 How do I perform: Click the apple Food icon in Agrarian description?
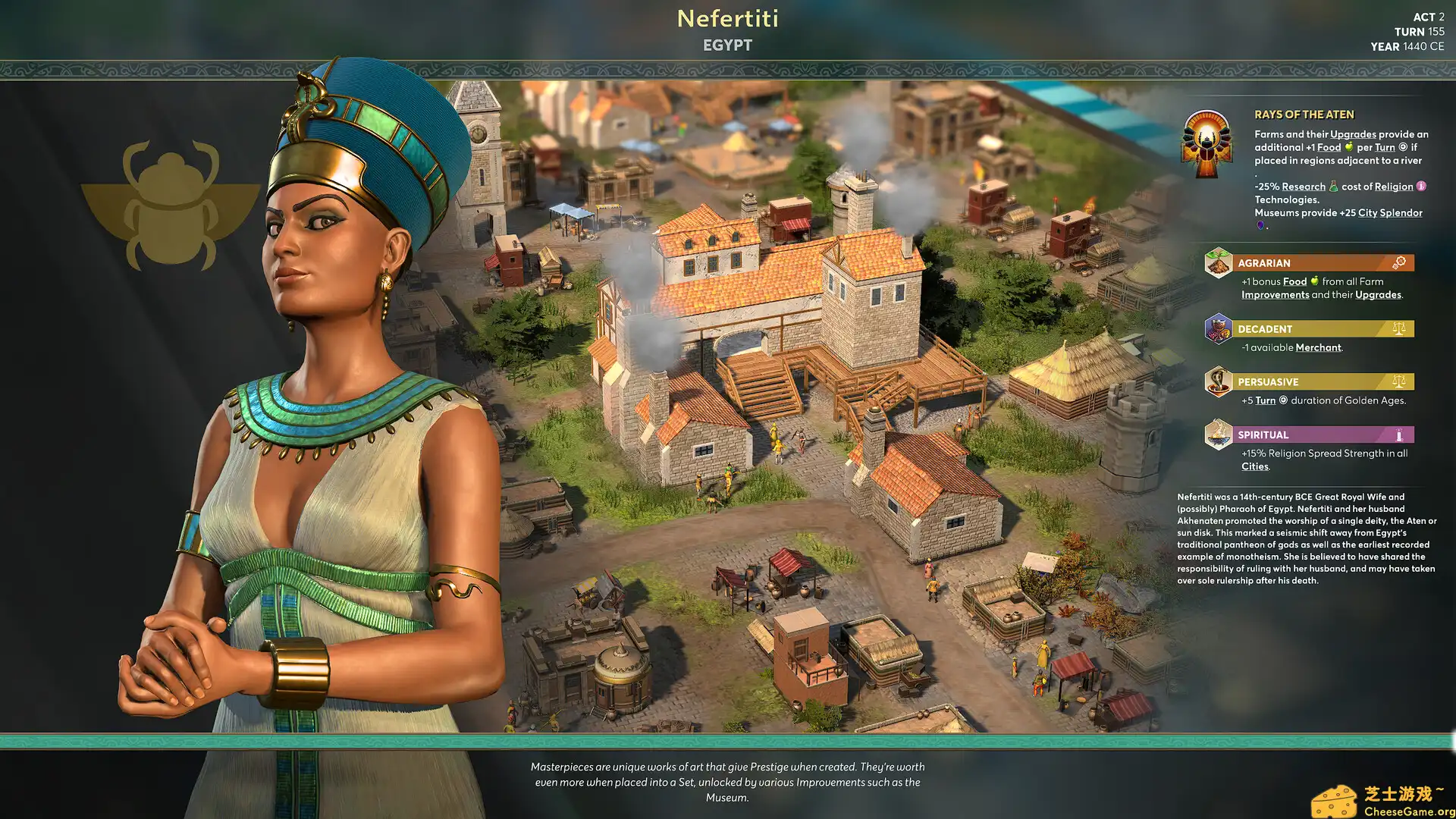(x=1314, y=281)
